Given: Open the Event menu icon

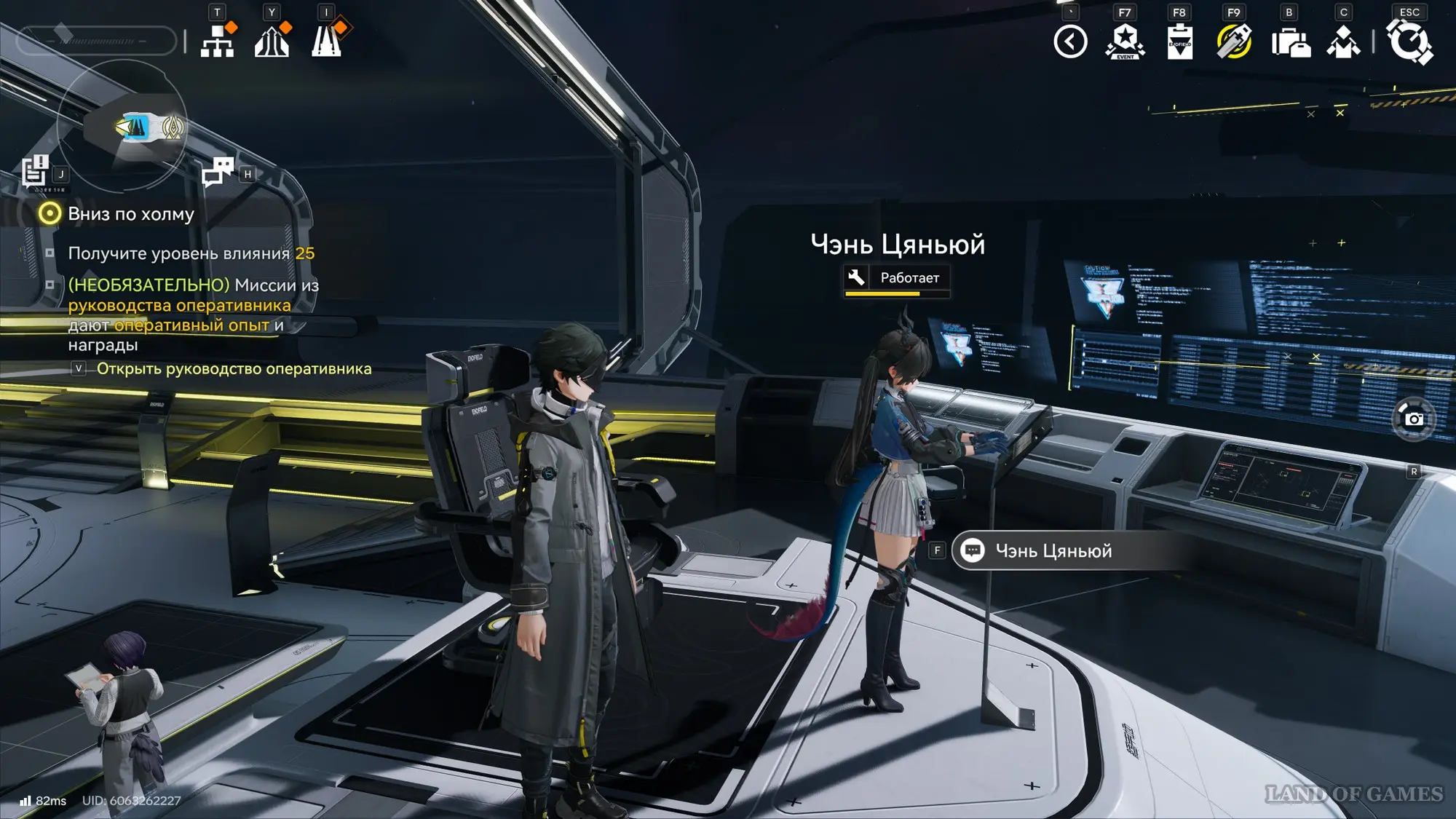Looking at the screenshot, I should (1125, 41).
